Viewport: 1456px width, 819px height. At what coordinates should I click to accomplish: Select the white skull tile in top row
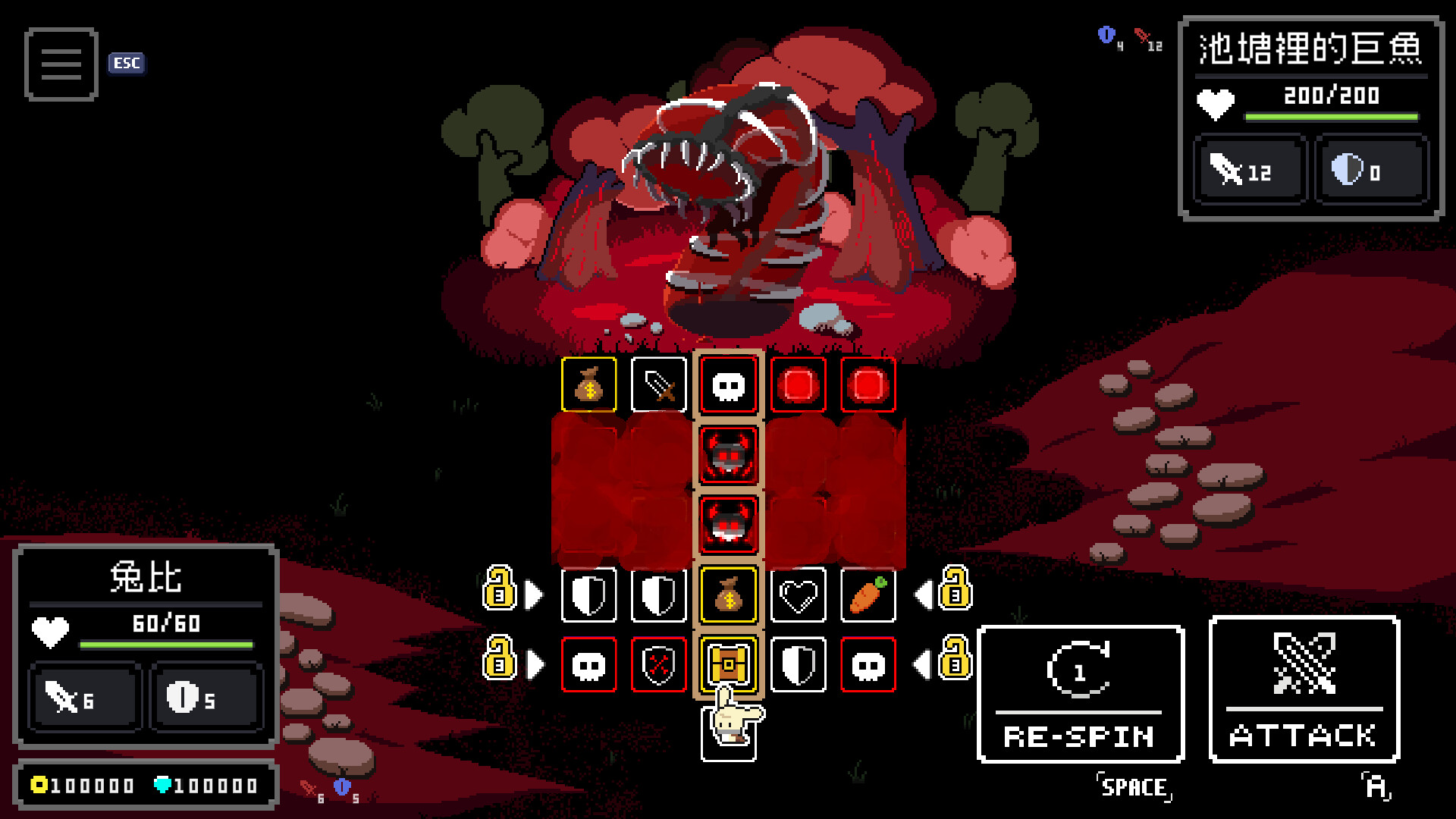coord(728,385)
